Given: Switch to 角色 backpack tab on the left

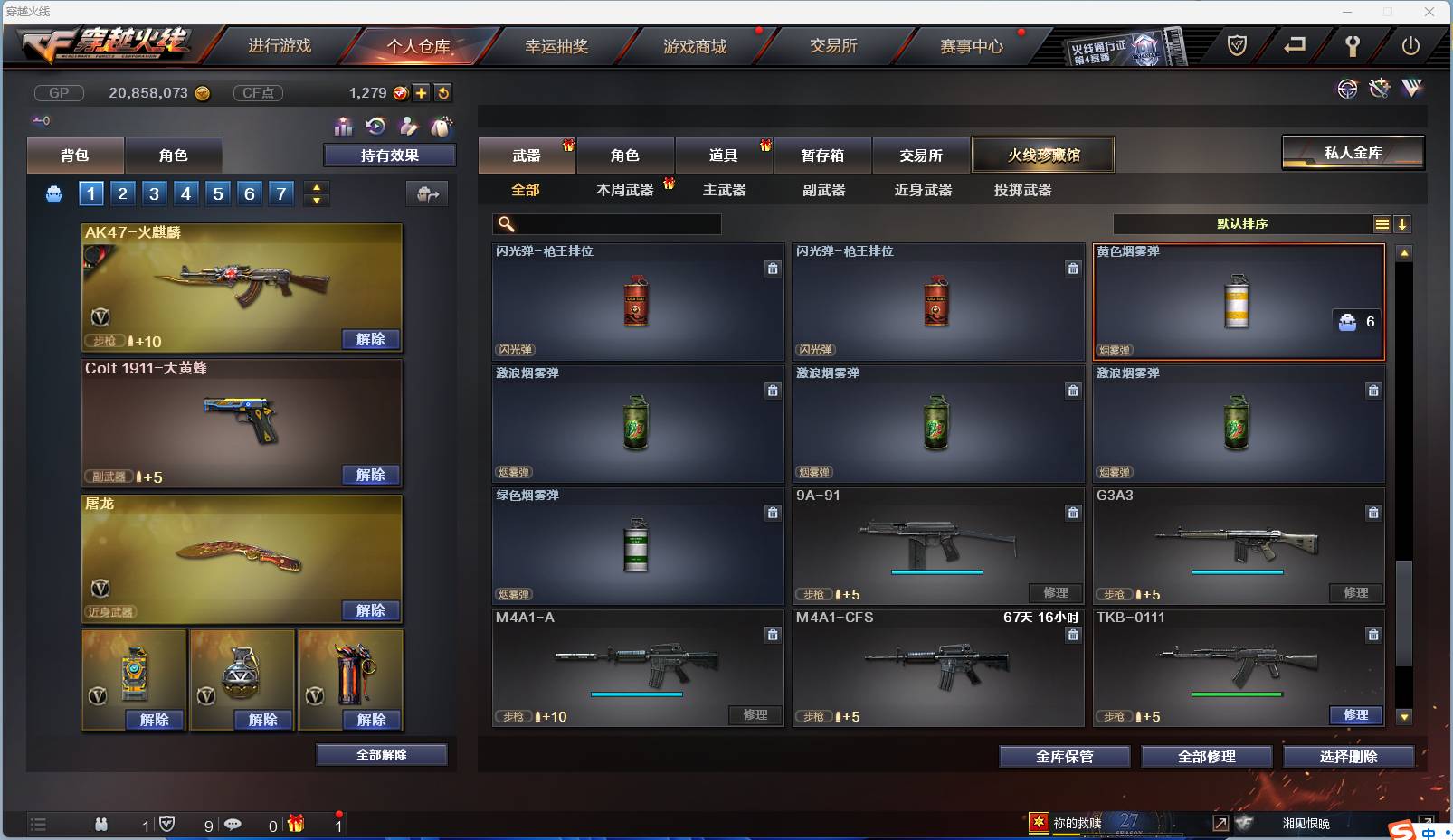Looking at the screenshot, I should 174,155.
